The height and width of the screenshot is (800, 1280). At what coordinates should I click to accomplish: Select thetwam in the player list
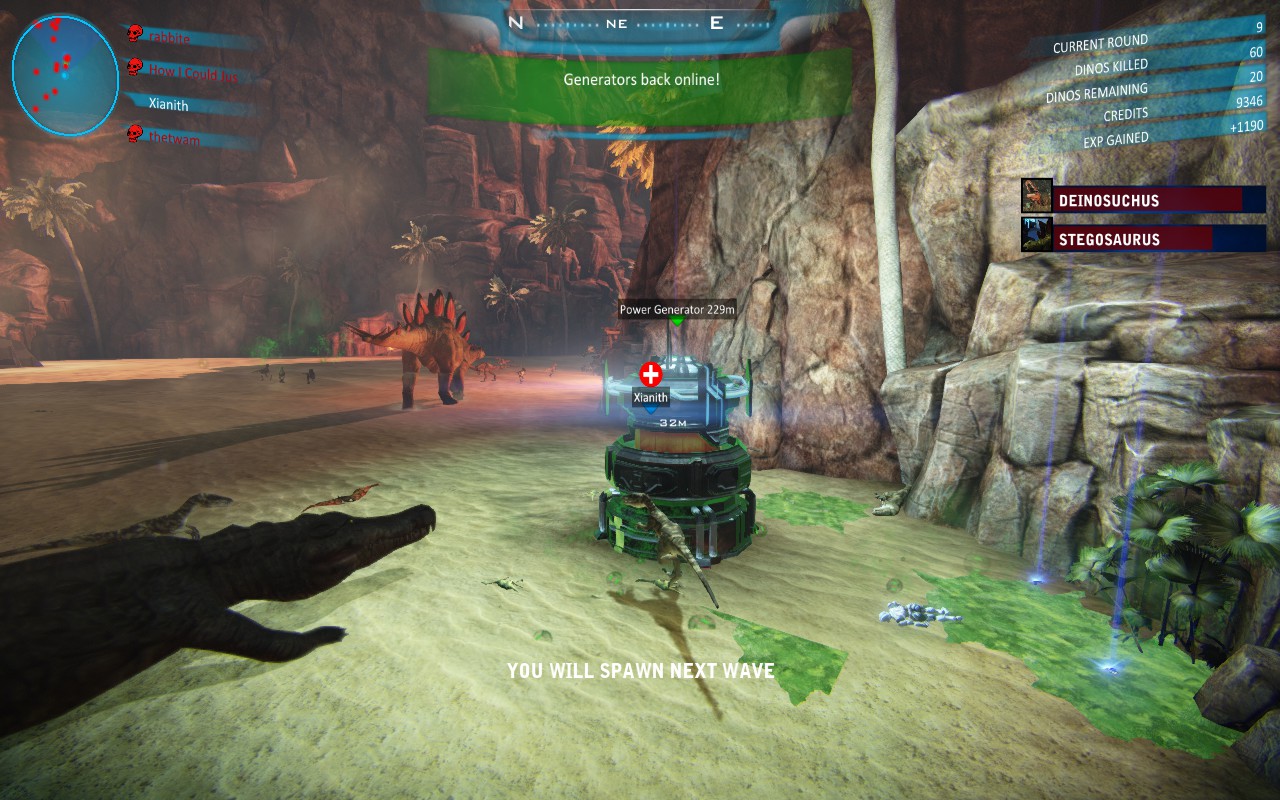174,138
